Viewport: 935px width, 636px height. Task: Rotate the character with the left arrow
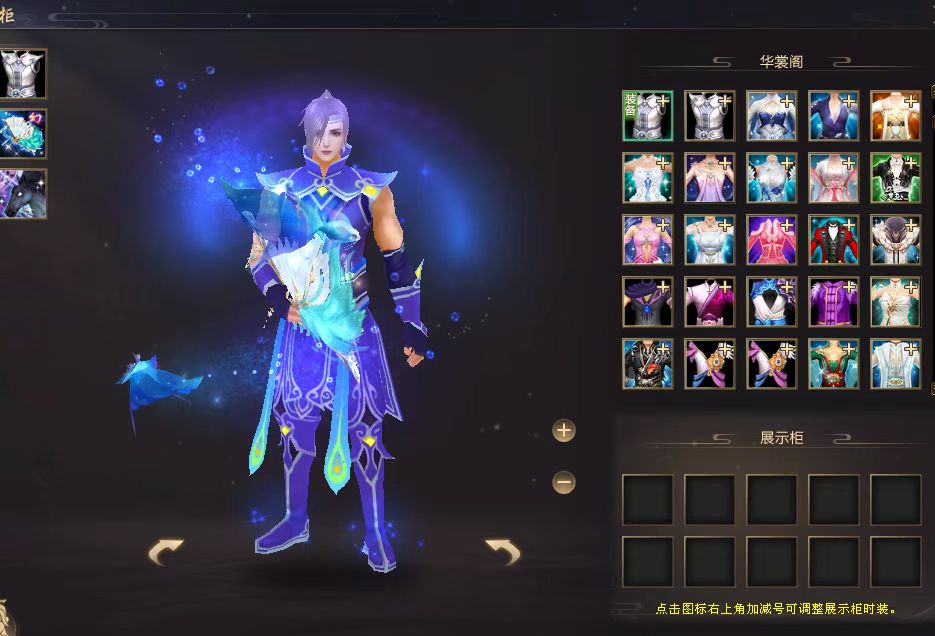click(166, 551)
